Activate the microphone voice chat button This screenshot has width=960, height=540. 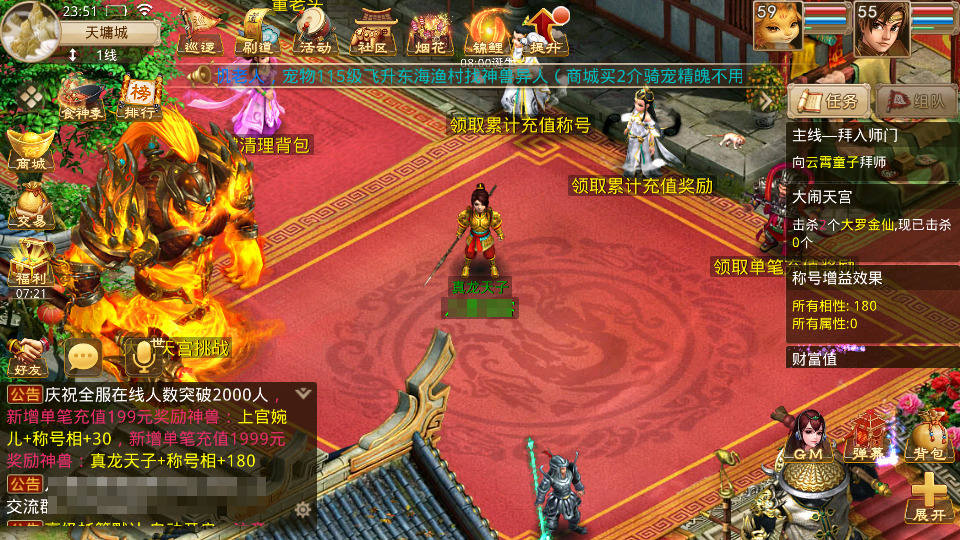point(141,356)
